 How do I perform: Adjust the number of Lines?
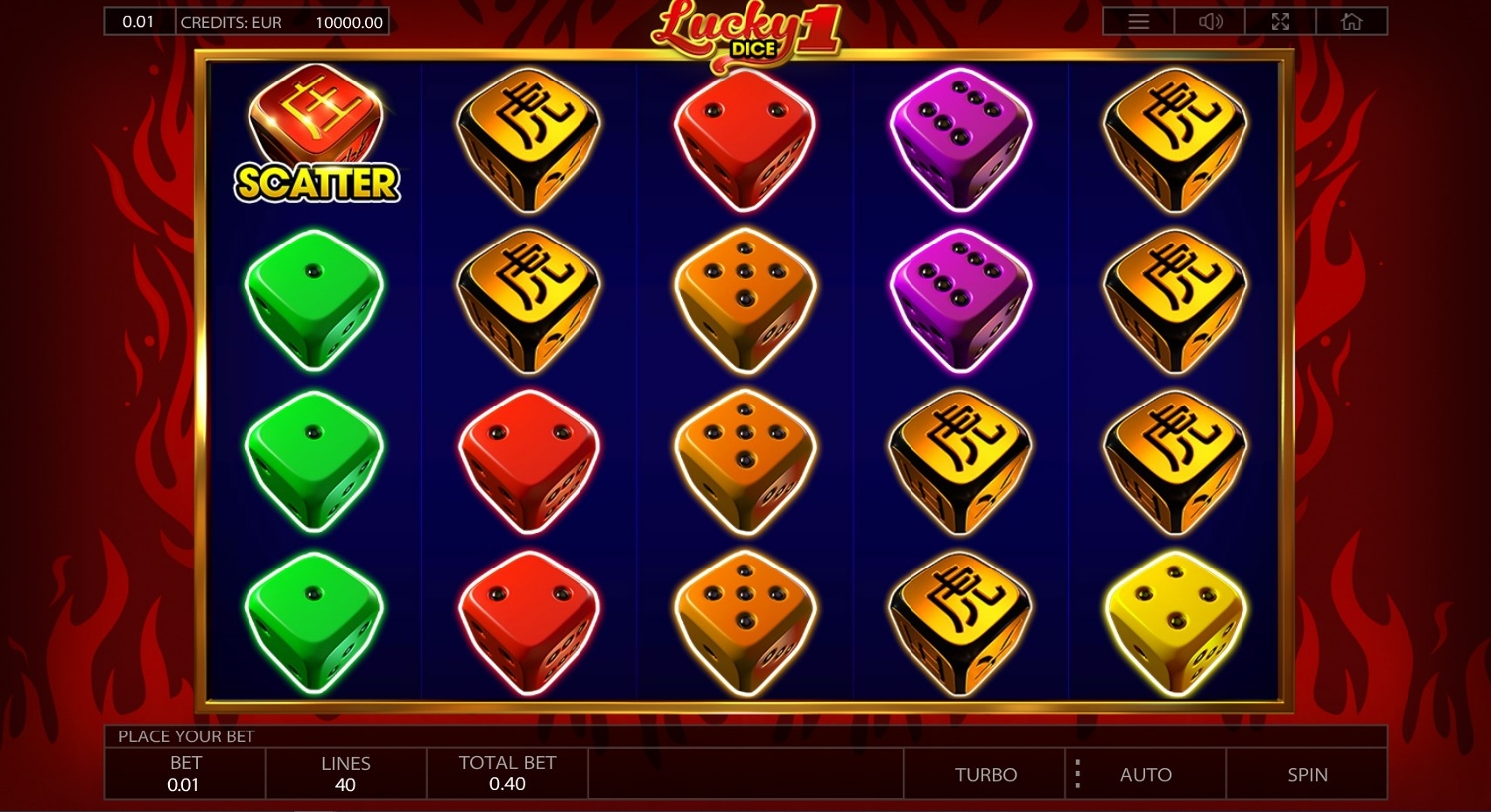tap(346, 774)
